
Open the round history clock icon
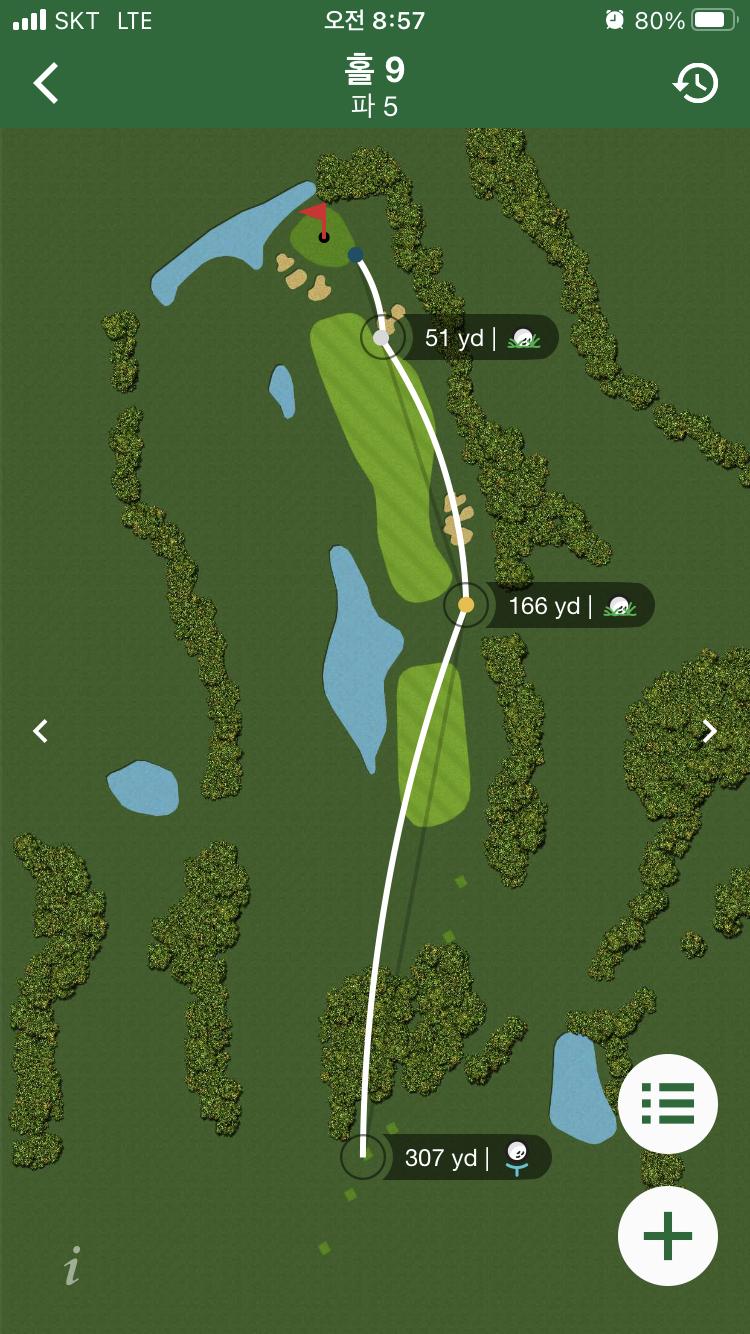695,84
